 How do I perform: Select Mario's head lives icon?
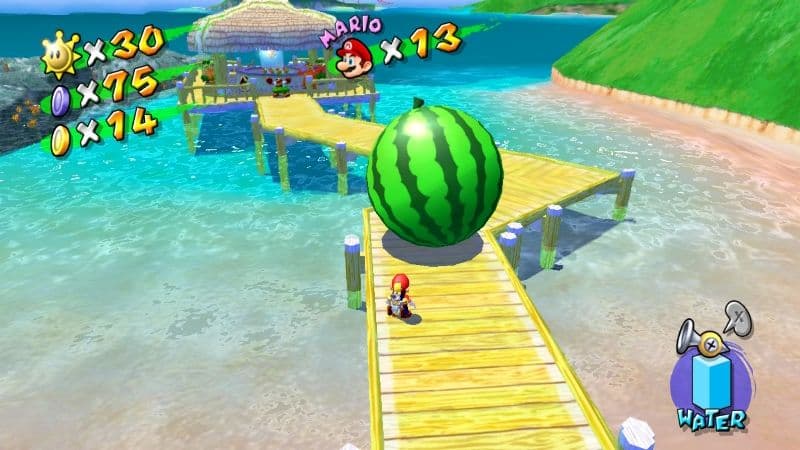(x=352, y=57)
